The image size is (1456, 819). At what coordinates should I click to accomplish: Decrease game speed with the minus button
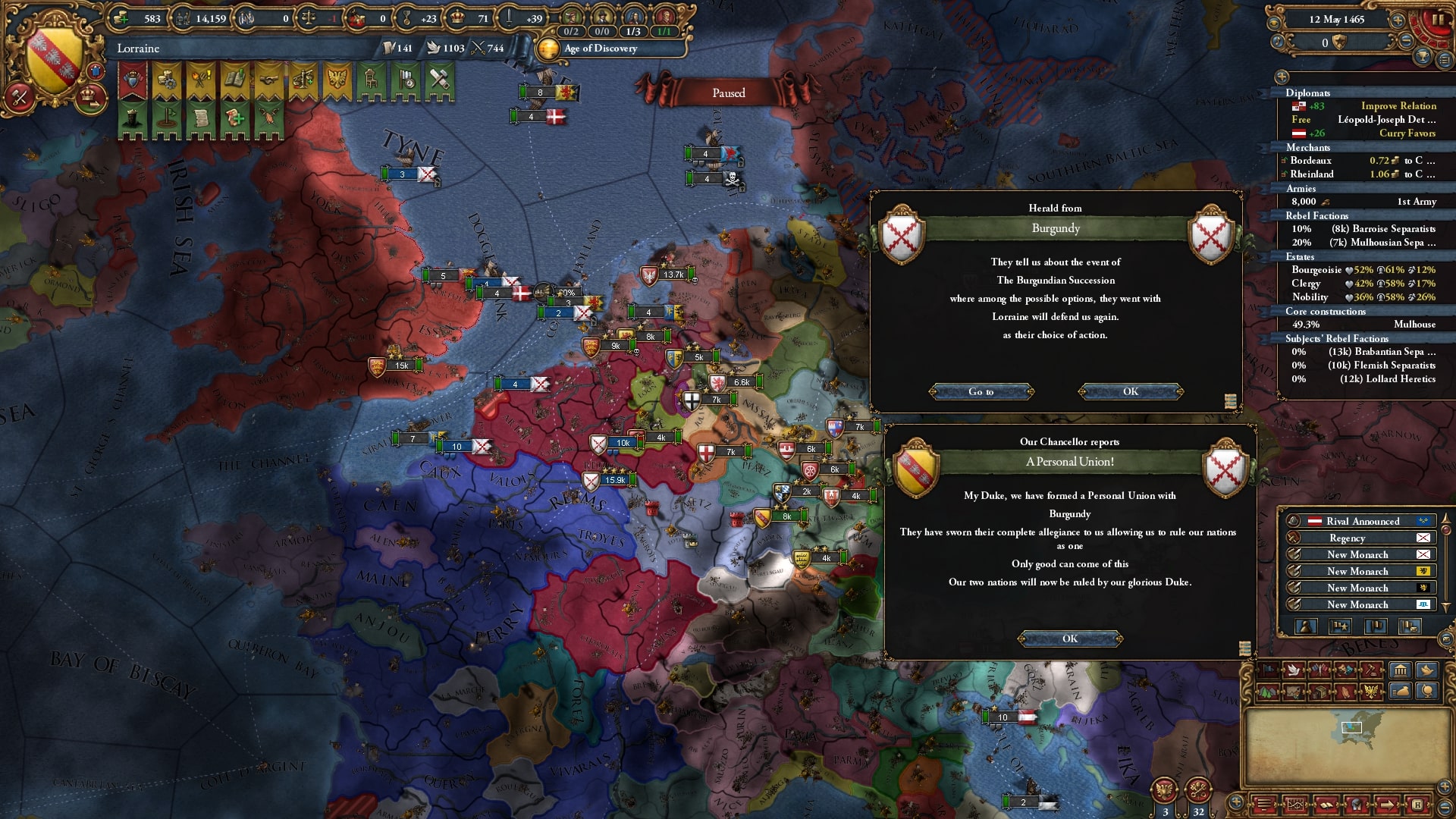[x=1405, y=42]
